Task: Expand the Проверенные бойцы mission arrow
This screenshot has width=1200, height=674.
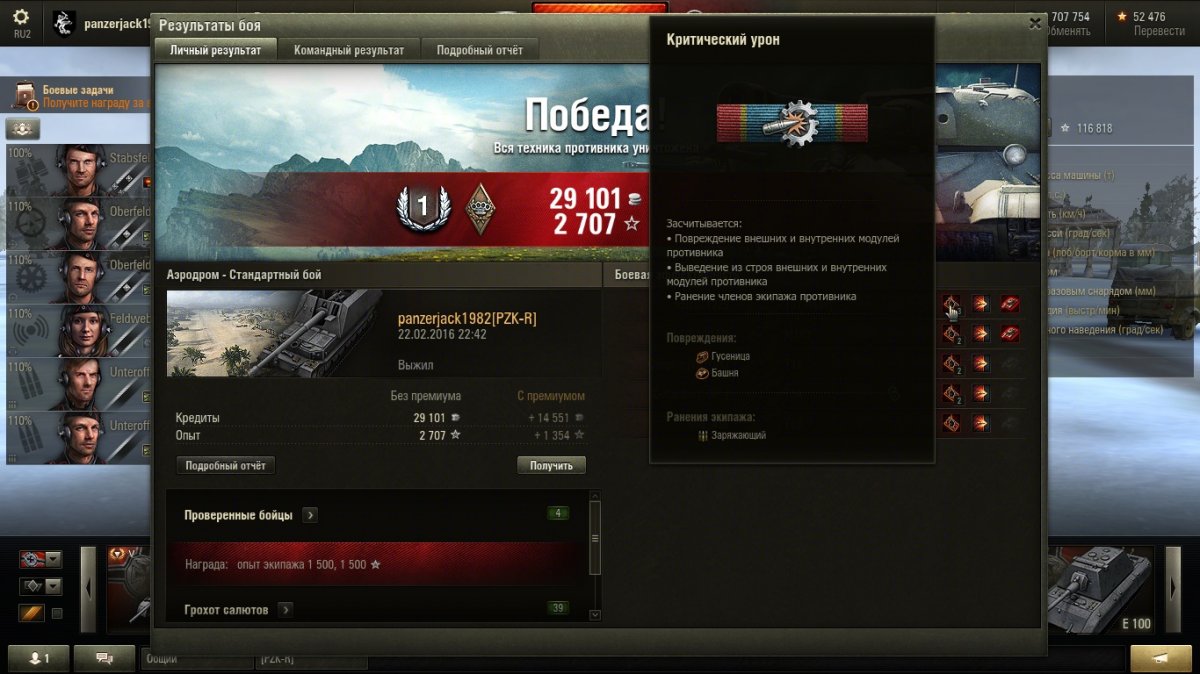Action: 310,515
